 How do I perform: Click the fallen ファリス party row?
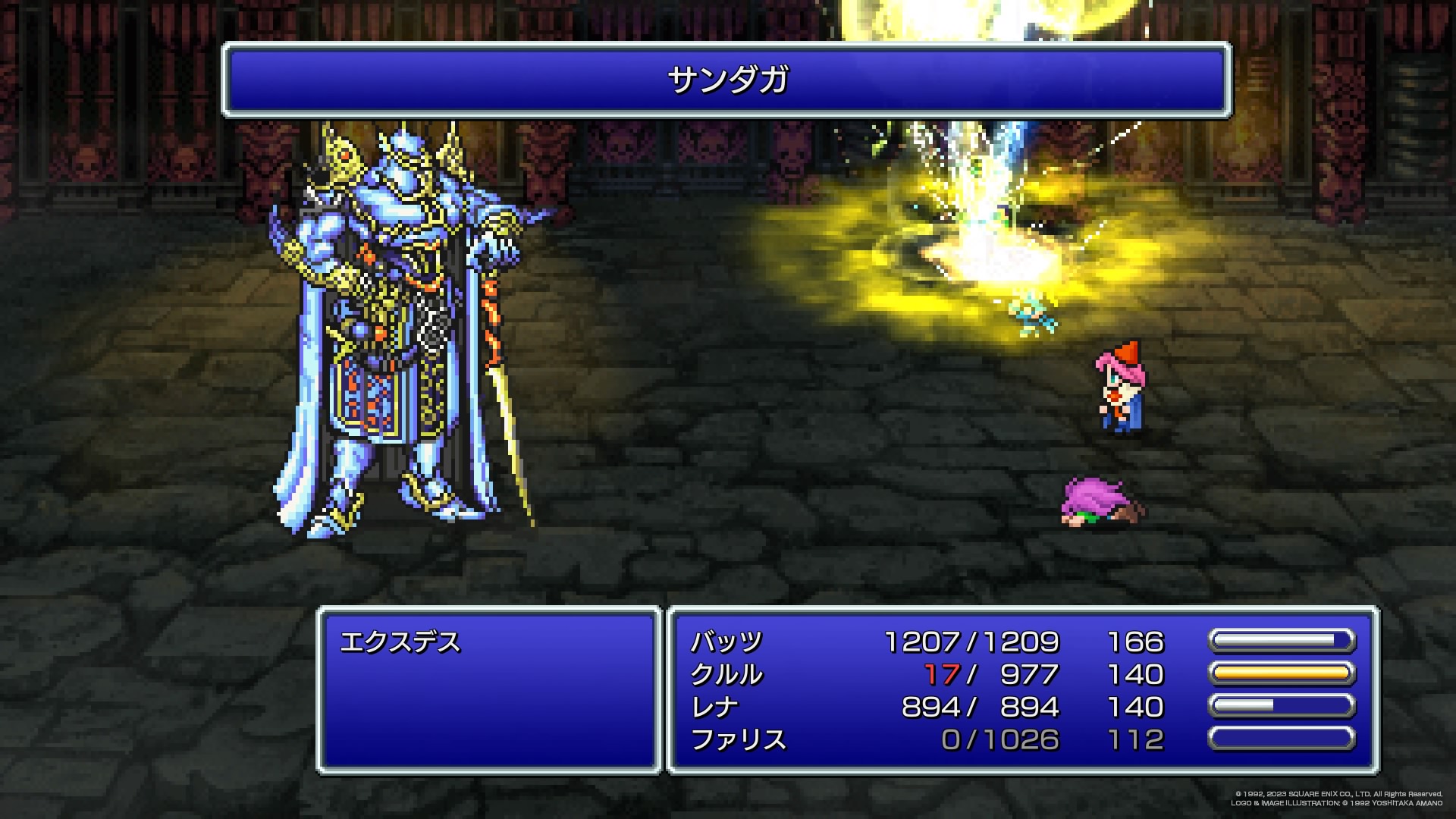(739, 739)
